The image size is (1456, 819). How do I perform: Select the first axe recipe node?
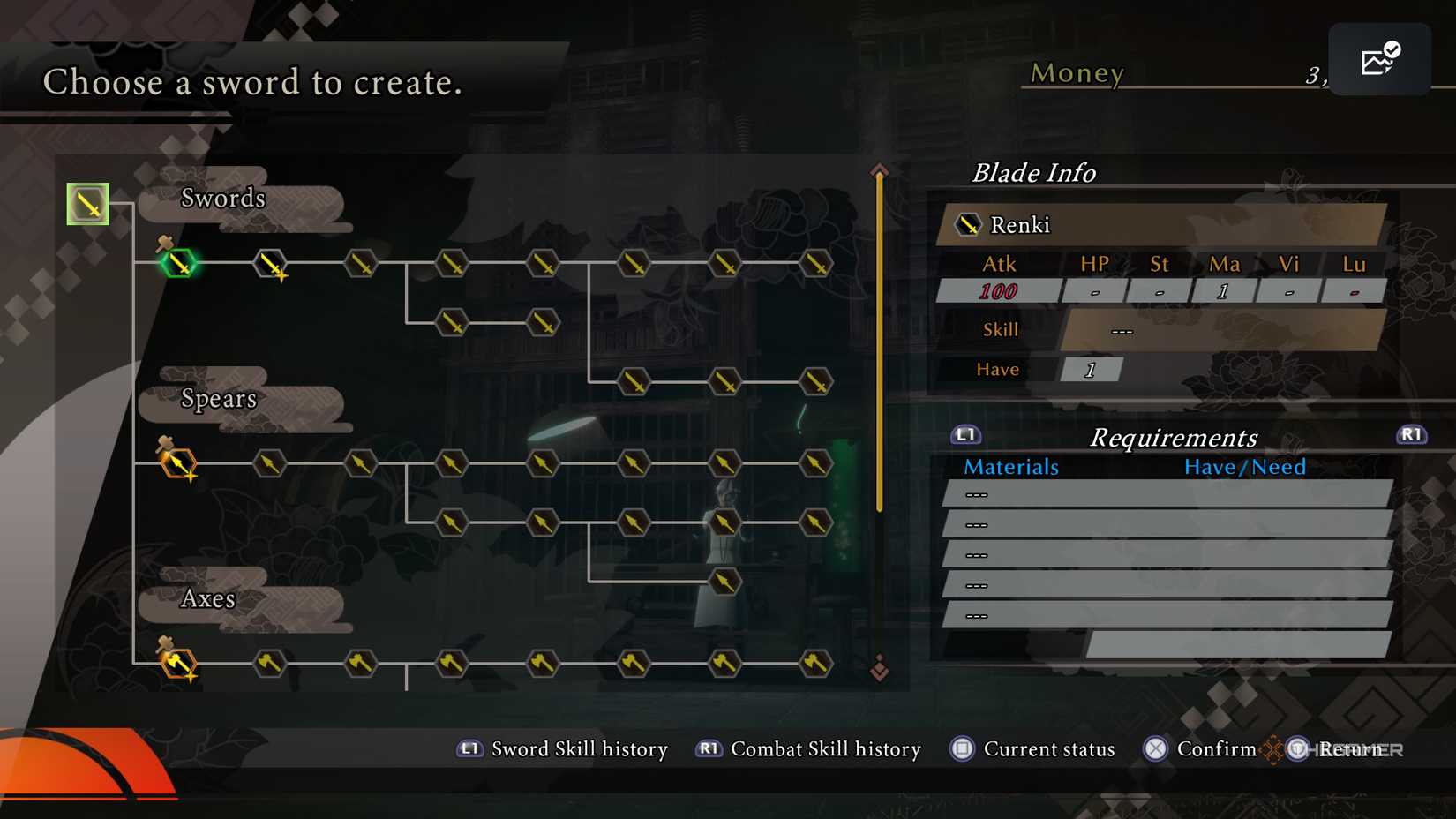pos(177,664)
